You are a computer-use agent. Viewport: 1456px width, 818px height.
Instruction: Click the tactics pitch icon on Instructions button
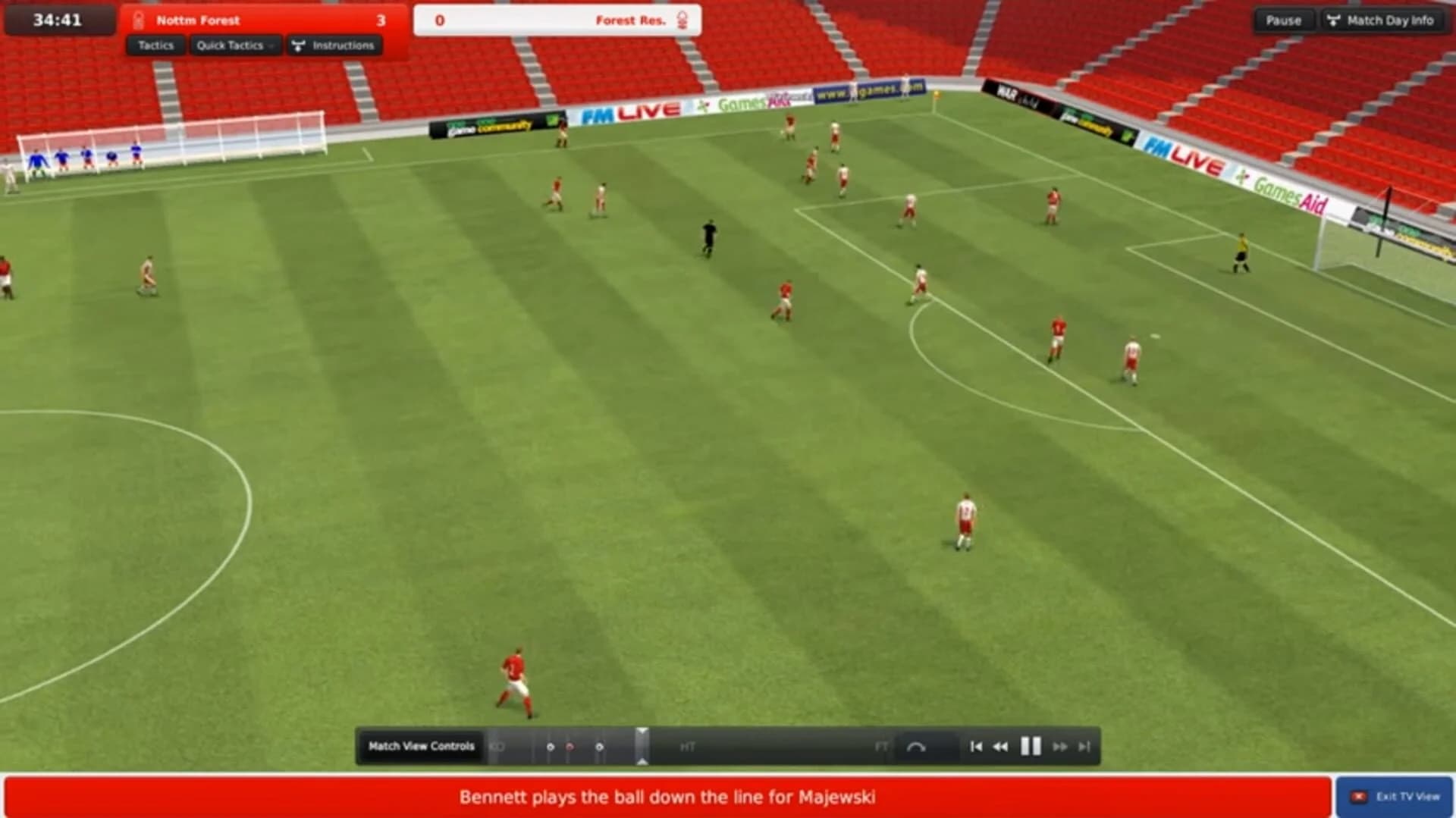coord(299,45)
